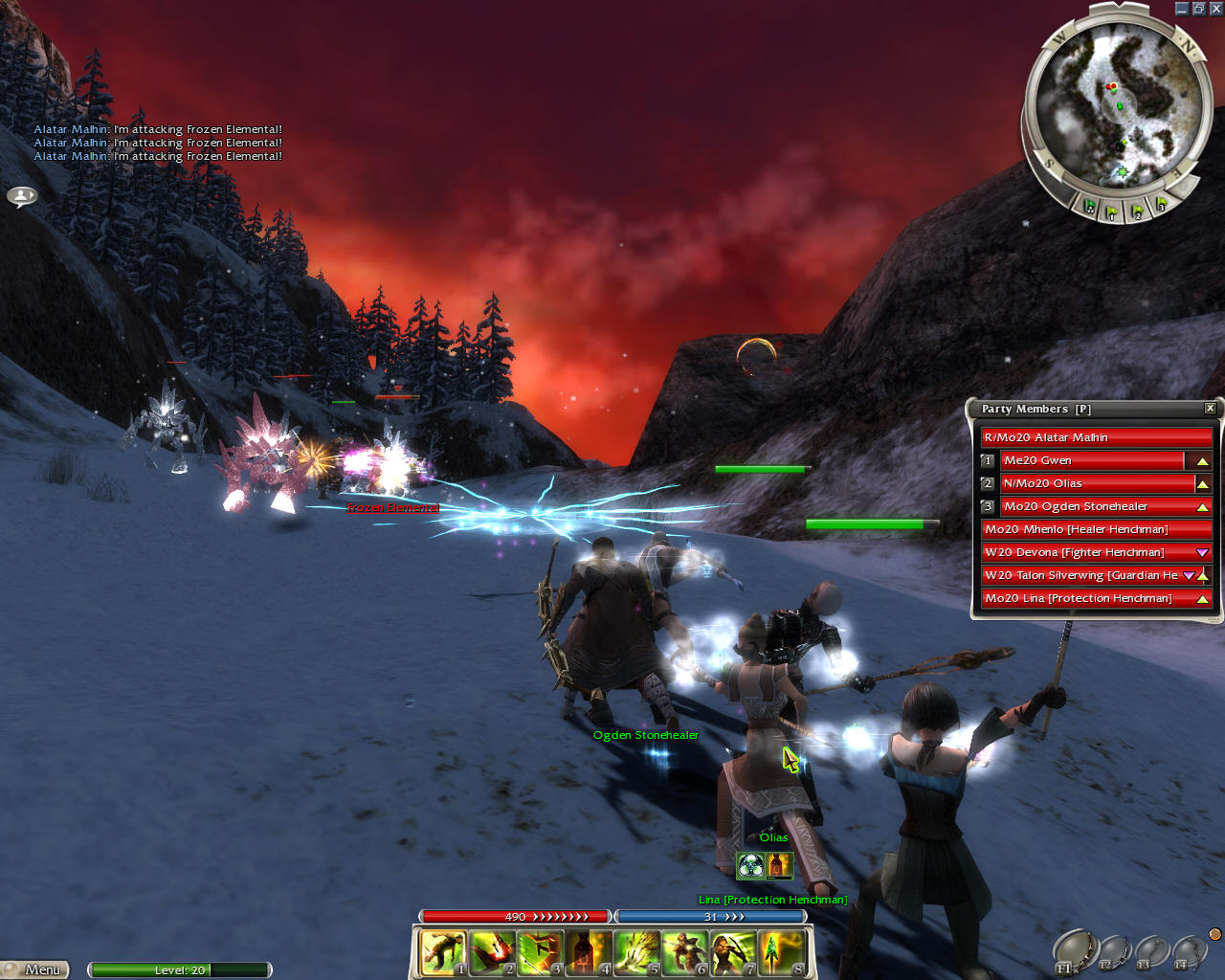1225x980 pixels.
Task: Select hero flag 3 below the compass
Action: 1161,204
